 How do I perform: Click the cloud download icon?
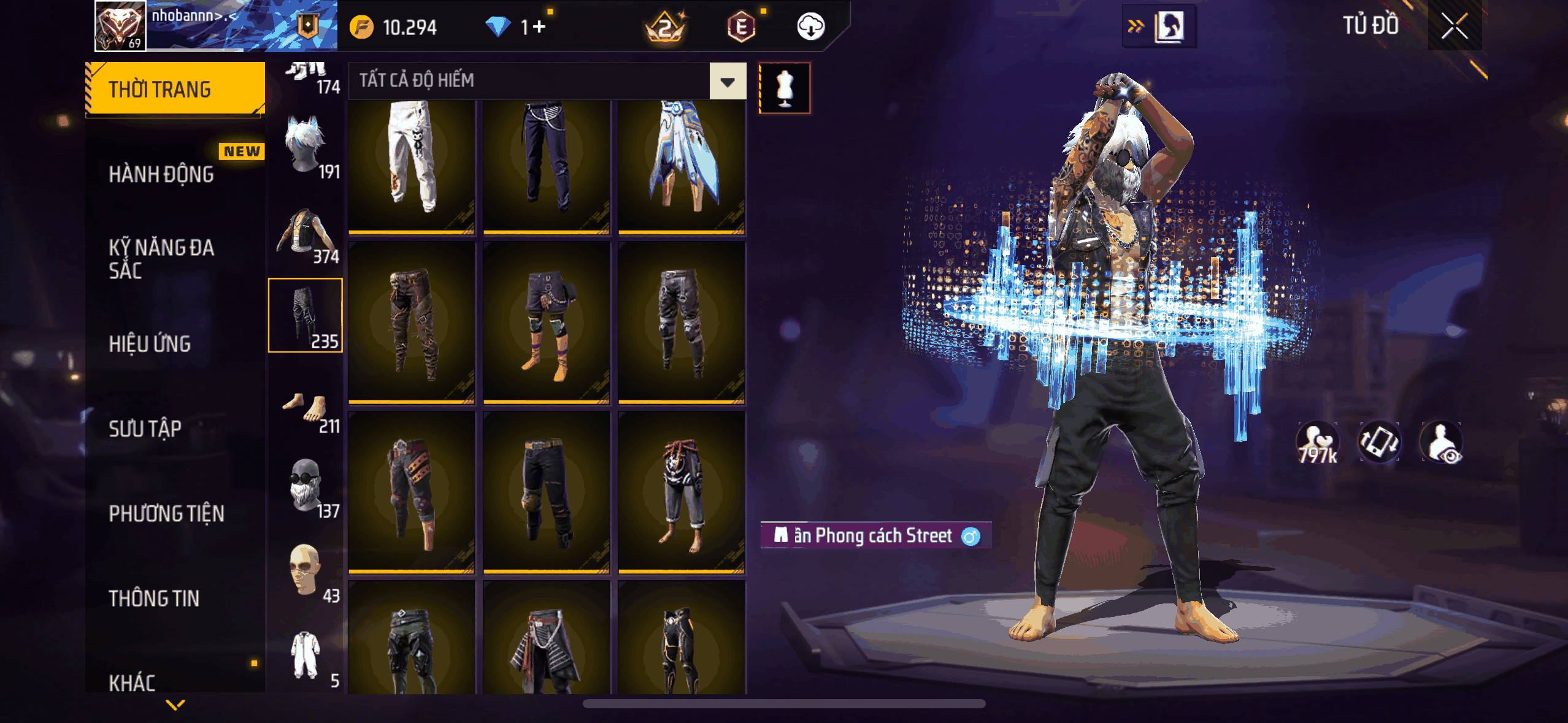click(810, 27)
